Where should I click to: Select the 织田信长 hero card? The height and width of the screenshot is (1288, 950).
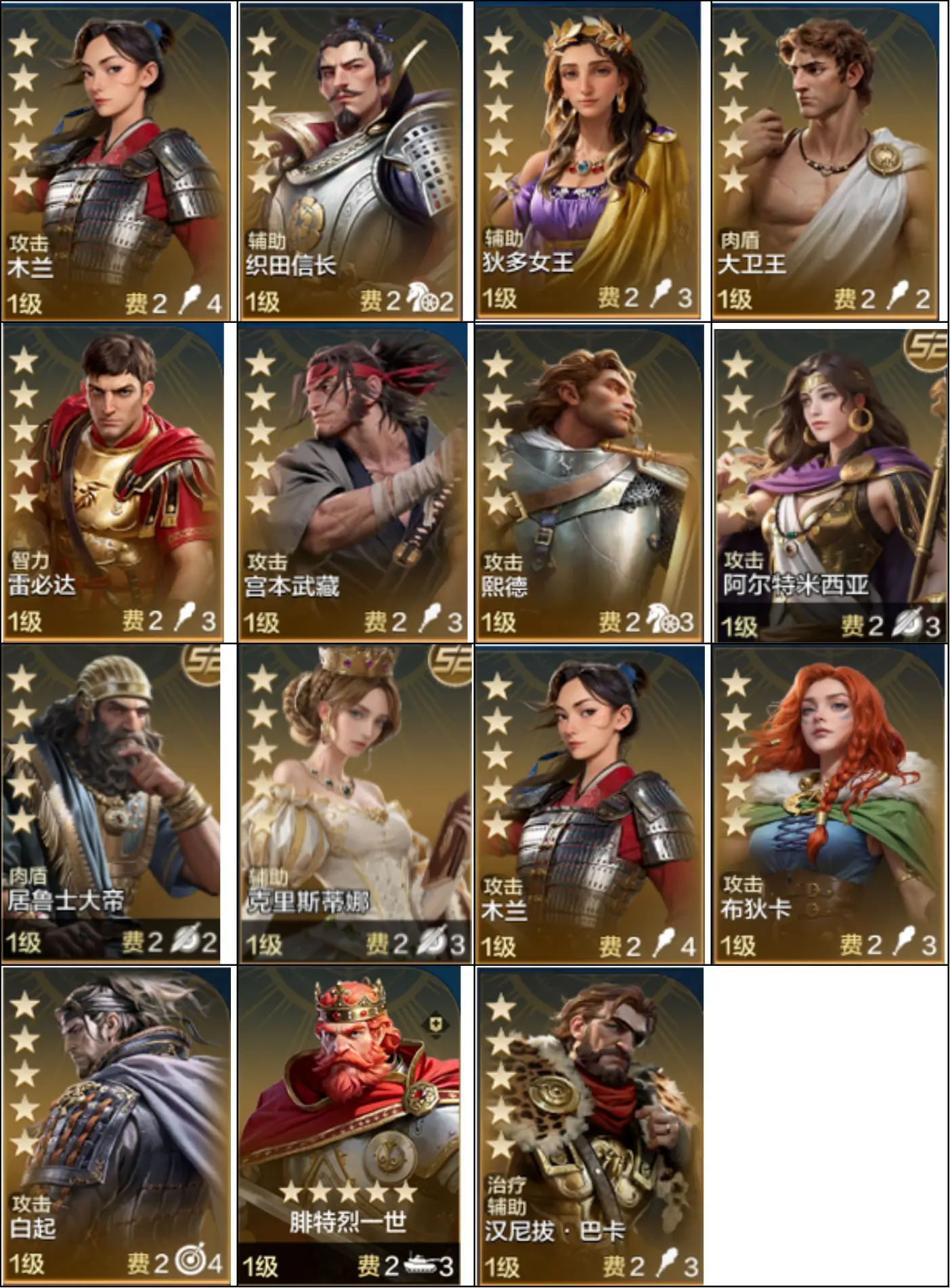(x=351, y=161)
